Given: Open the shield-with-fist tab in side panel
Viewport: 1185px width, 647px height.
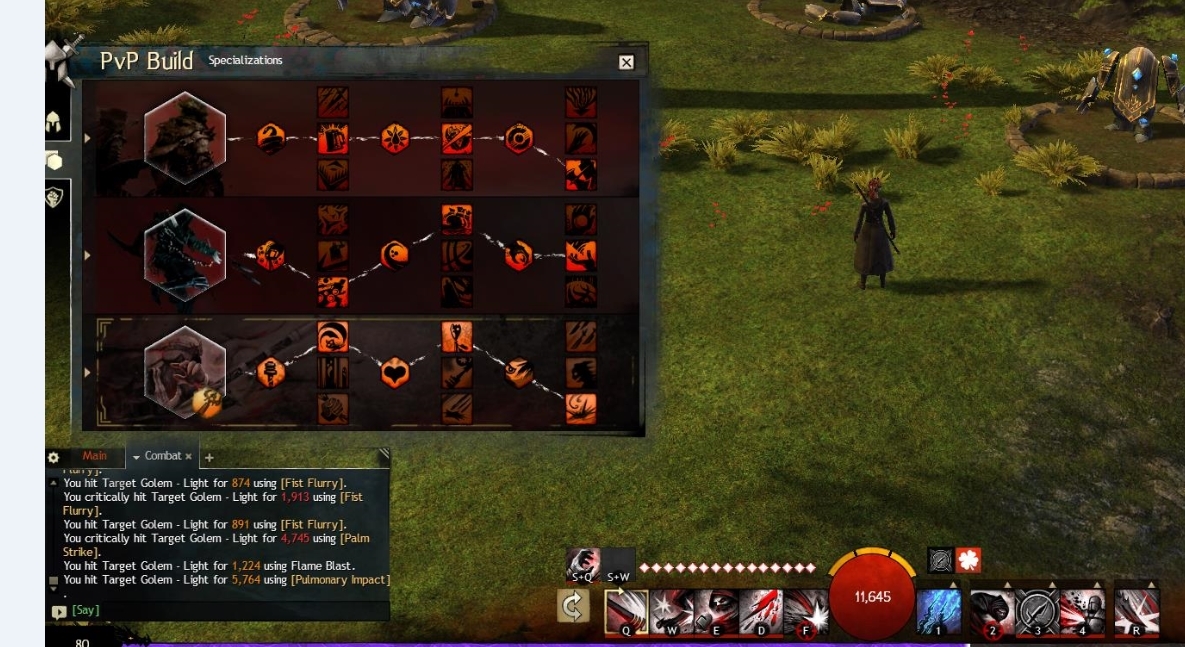Looking at the screenshot, I should pos(54,197).
